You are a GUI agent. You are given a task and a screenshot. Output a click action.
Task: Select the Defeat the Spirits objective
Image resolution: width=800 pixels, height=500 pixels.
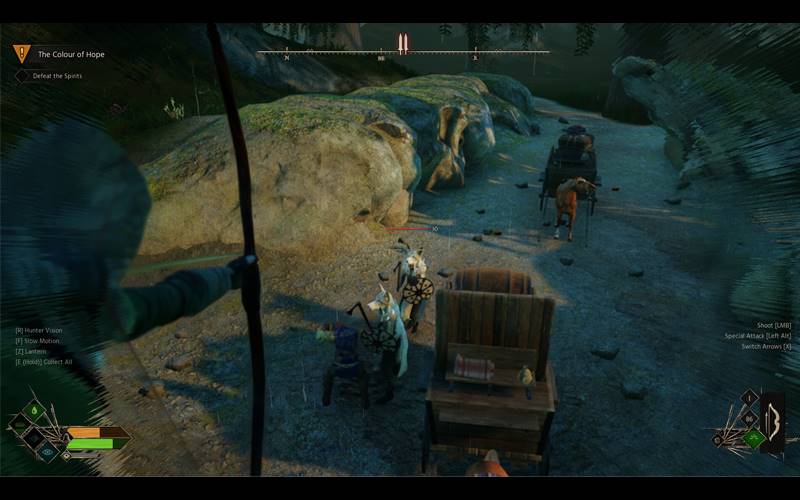60,76
